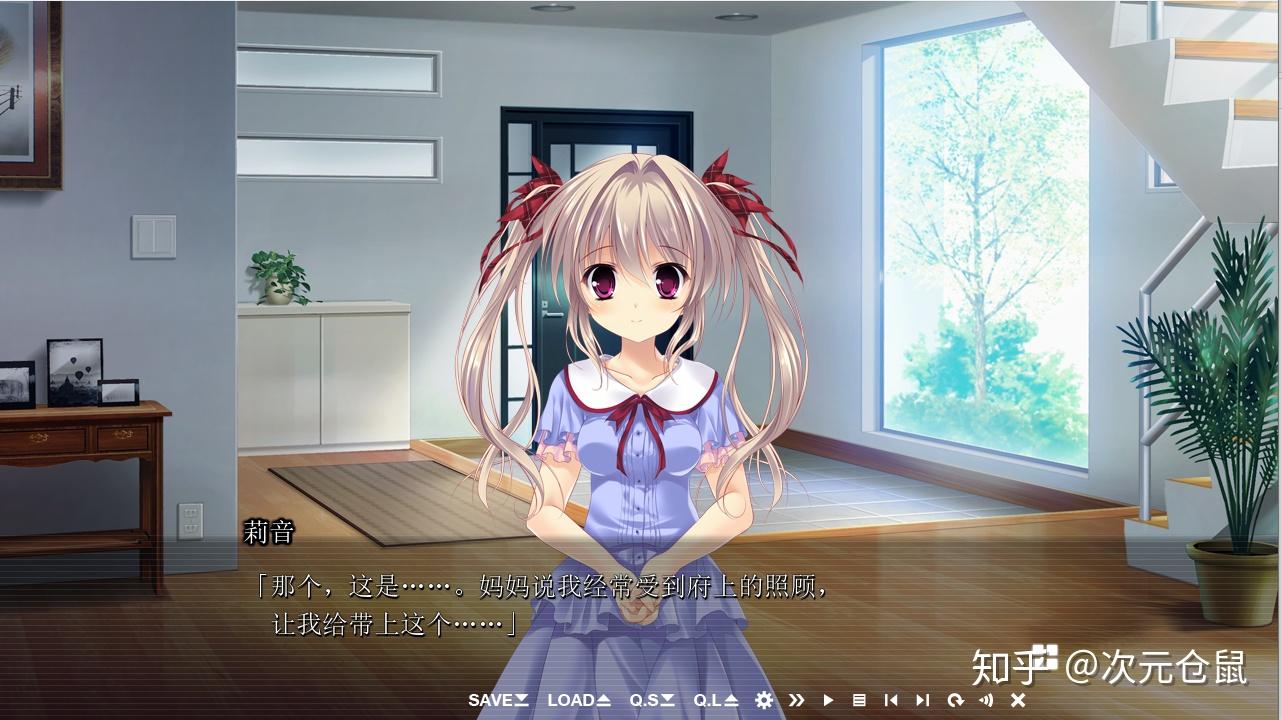The image size is (1282, 720).
Task: Activate skip mode with double-arrow icon
Action: point(797,701)
